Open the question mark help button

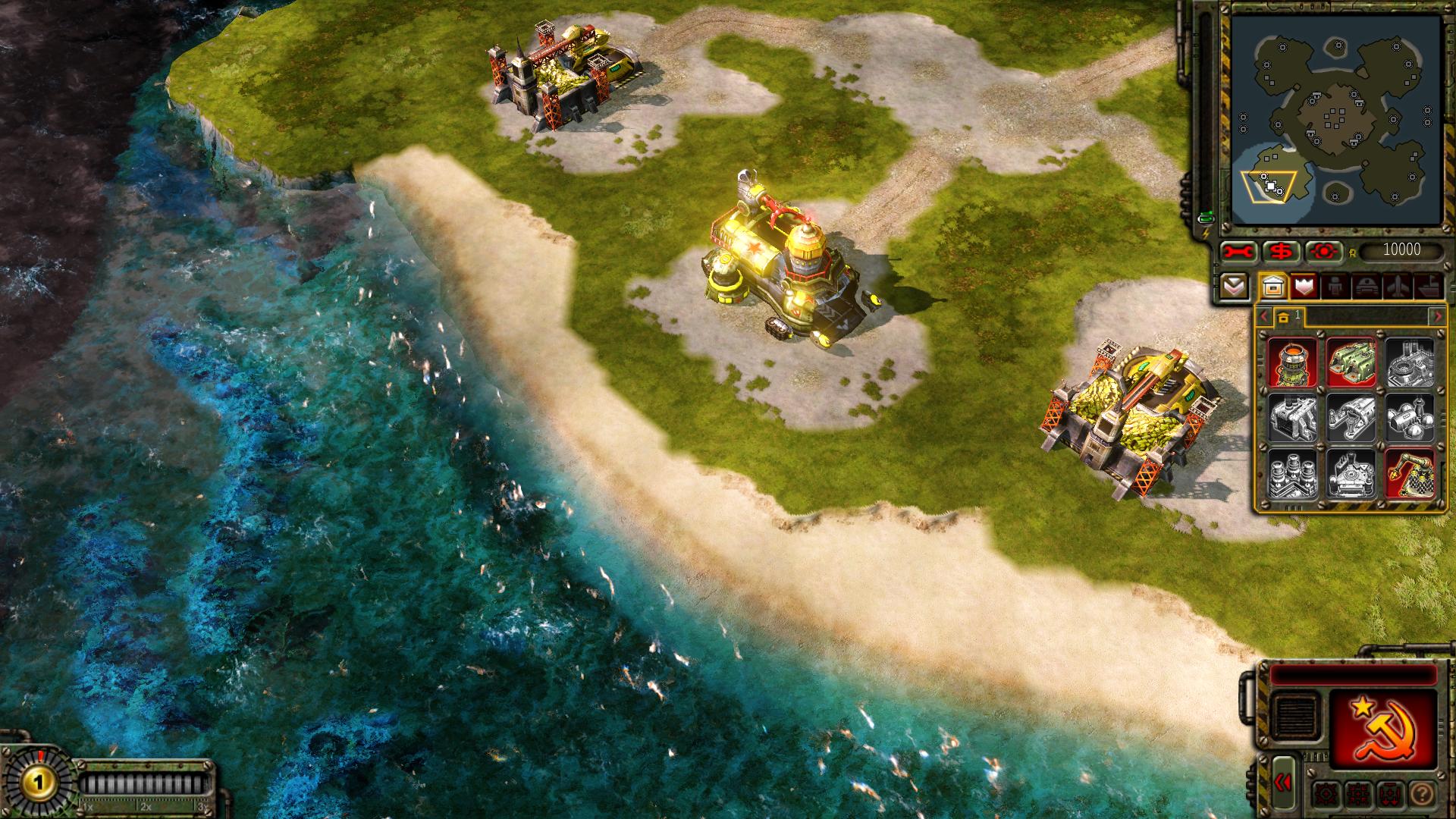coord(1423,794)
